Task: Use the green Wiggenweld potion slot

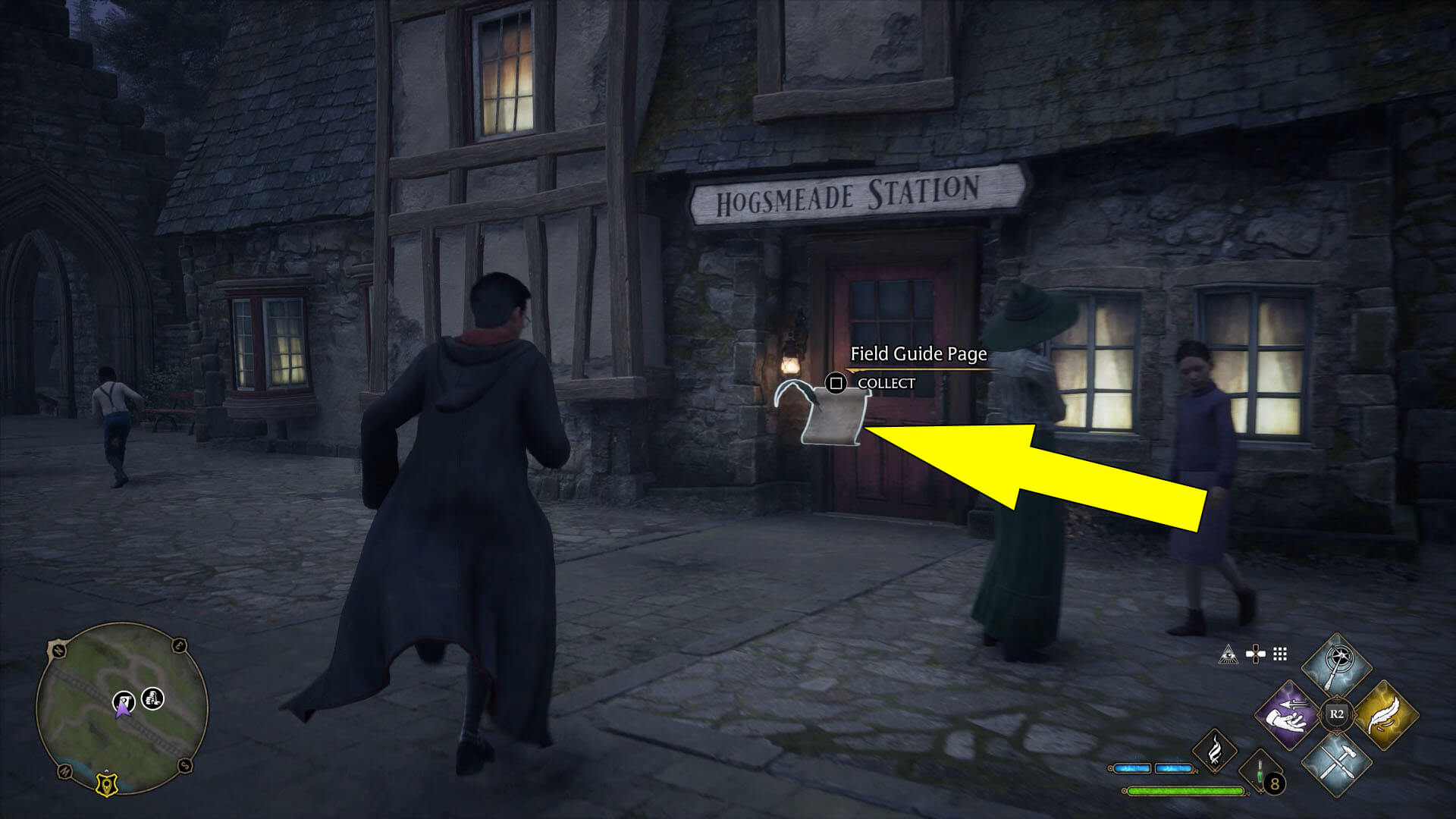Action: (x=1260, y=773)
